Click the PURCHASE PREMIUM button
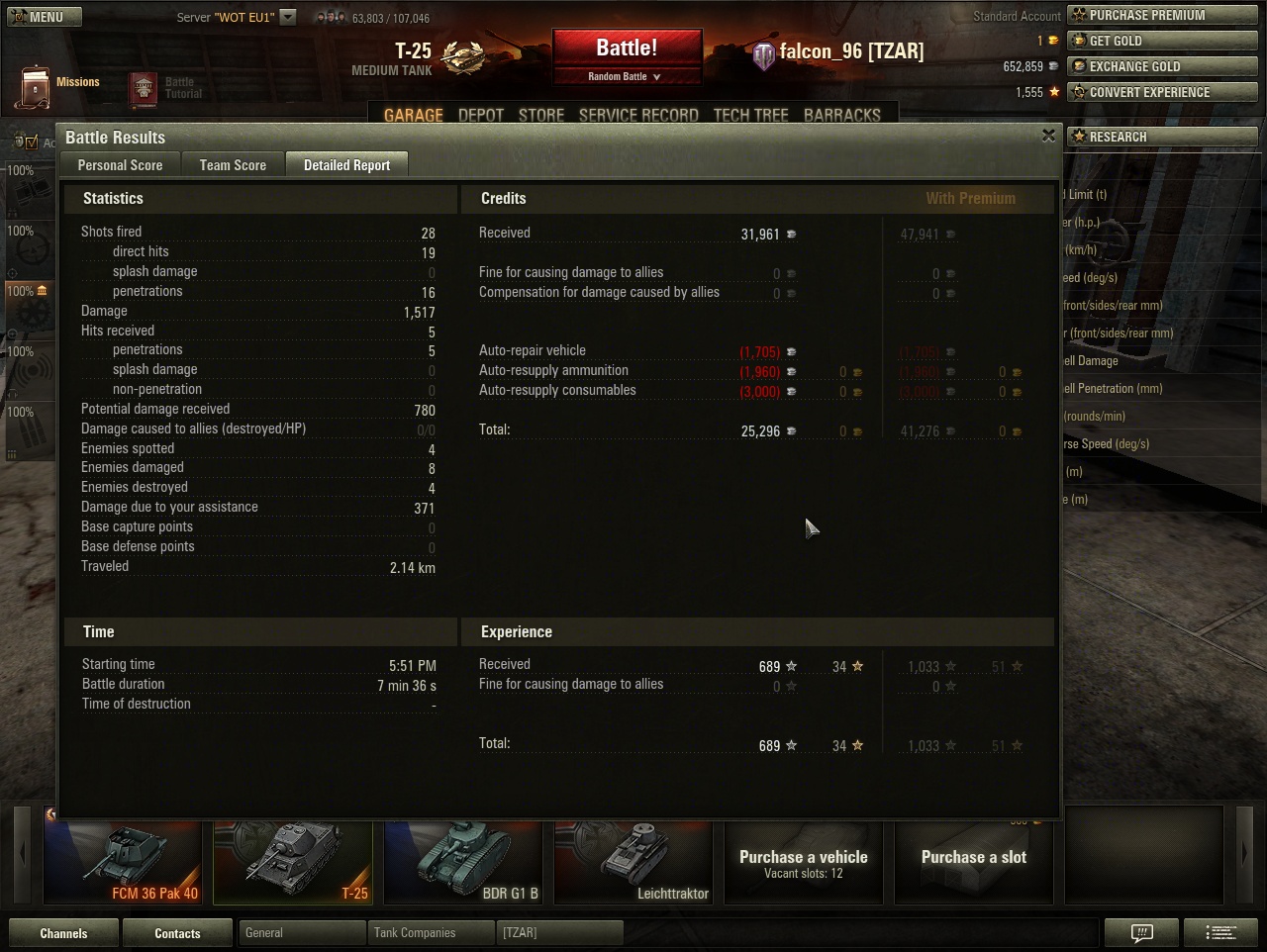1267x952 pixels. click(x=1161, y=15)
